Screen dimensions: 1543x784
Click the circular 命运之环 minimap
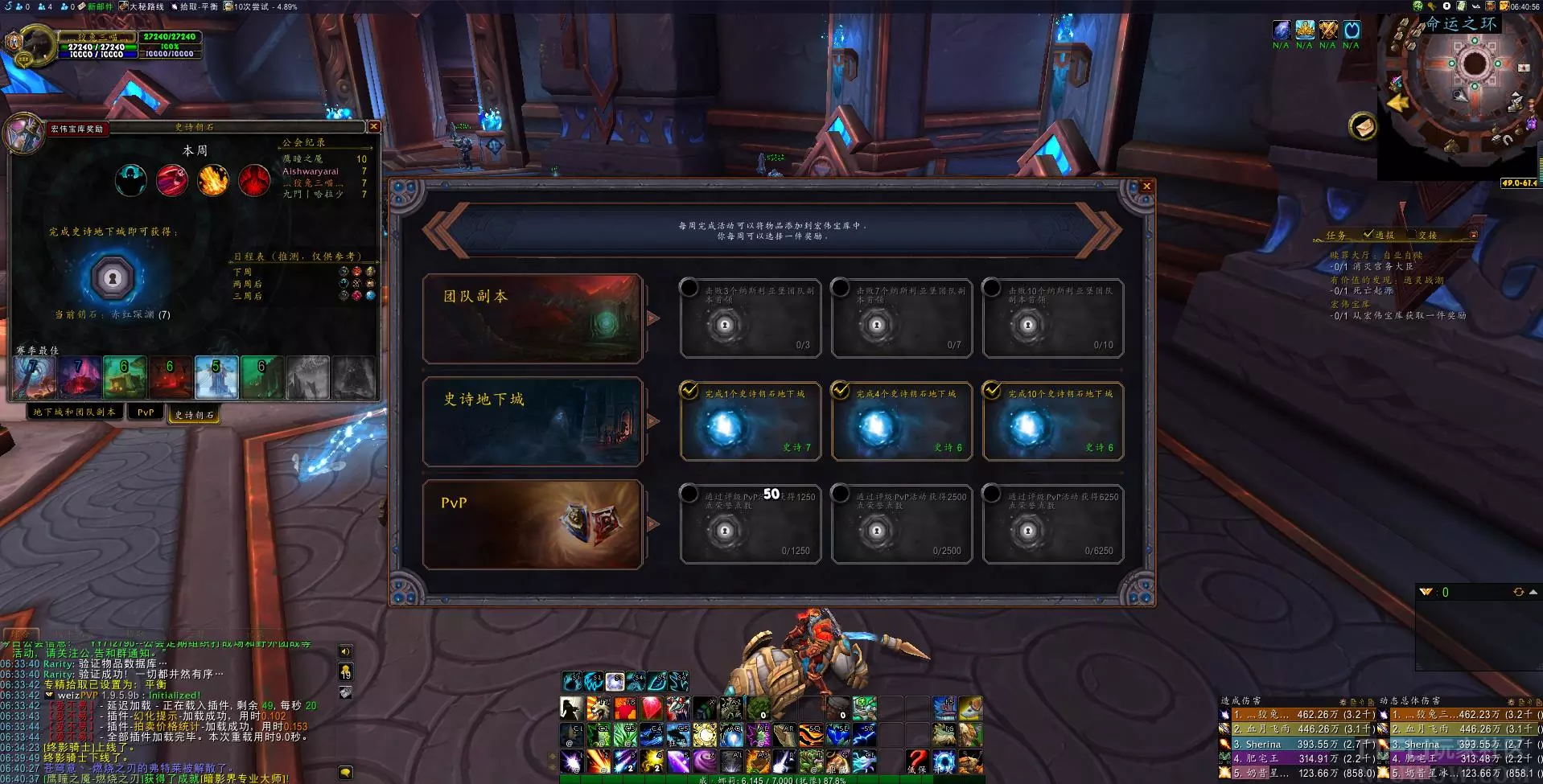pyautogui.click(x=1474, y=66)
